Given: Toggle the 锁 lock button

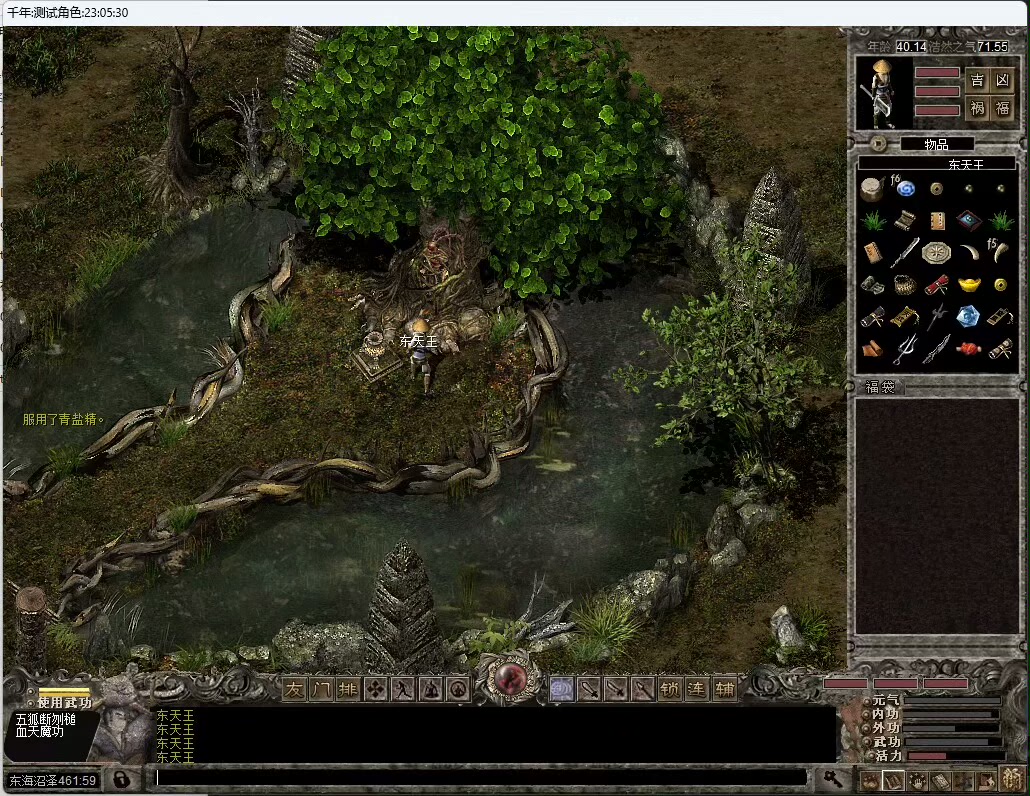Looking at the screenshot, I should [670, 689].
